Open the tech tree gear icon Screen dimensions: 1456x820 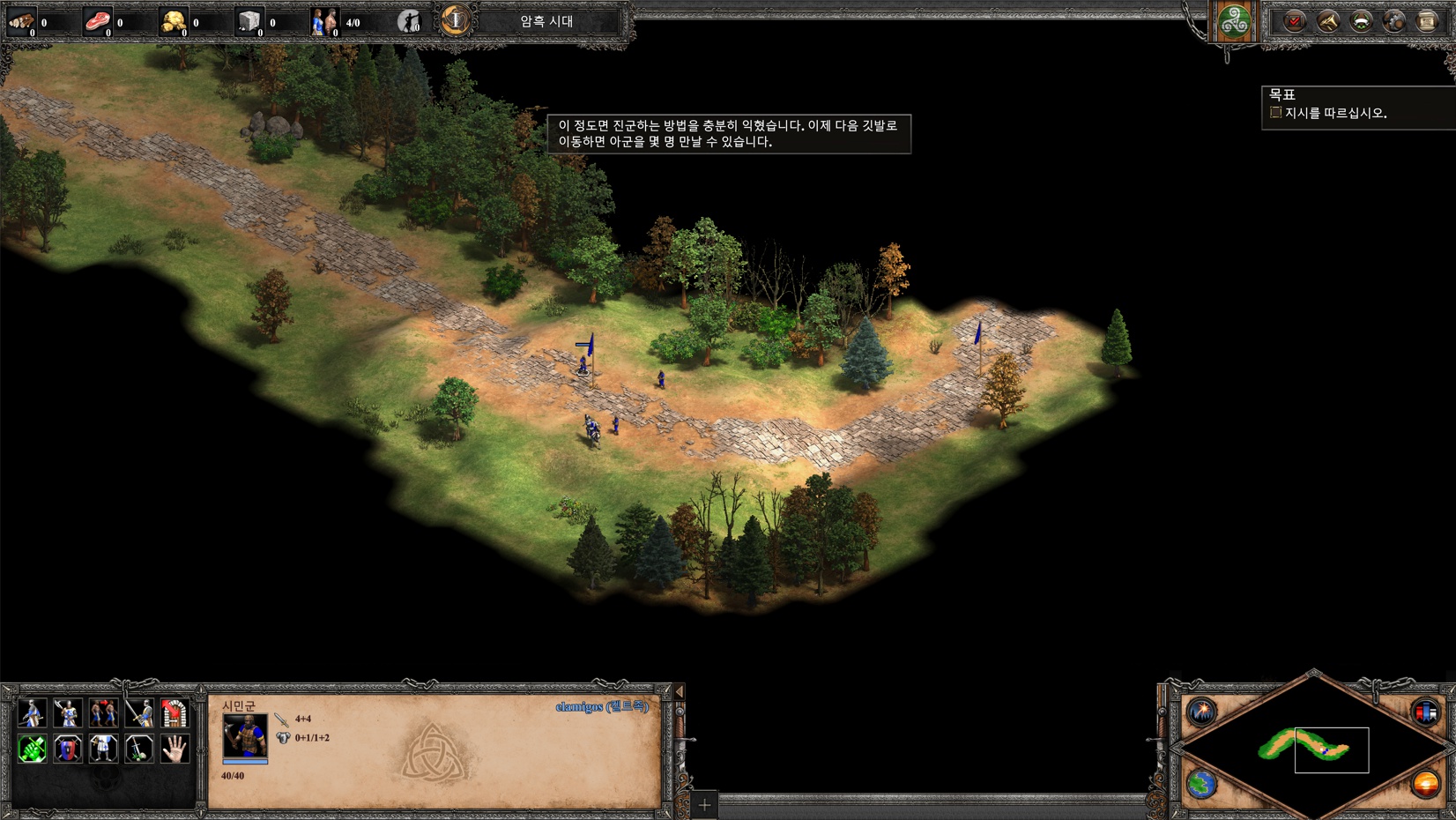pyautogui.click(x=1393, y=21)
